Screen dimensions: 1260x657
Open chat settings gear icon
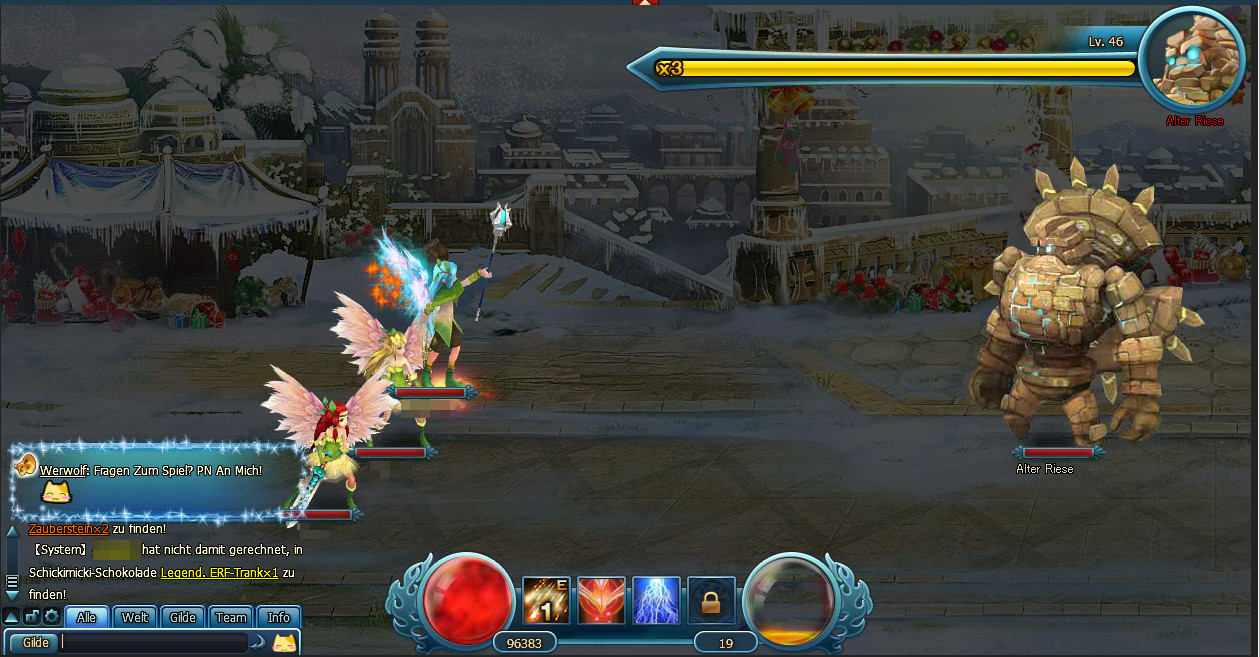tap(51, 617)
